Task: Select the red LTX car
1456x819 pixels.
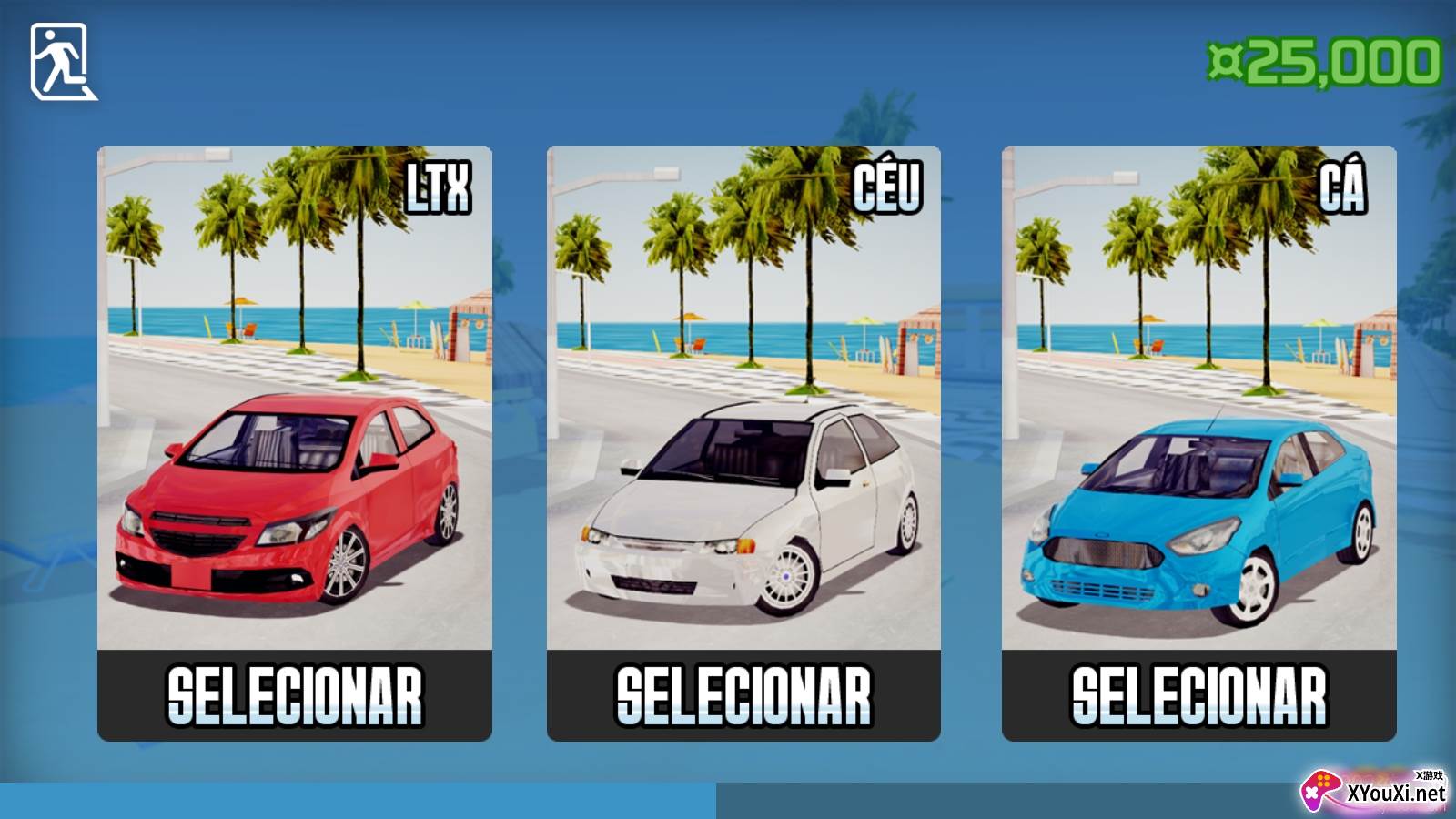Action: pos(294,696)
